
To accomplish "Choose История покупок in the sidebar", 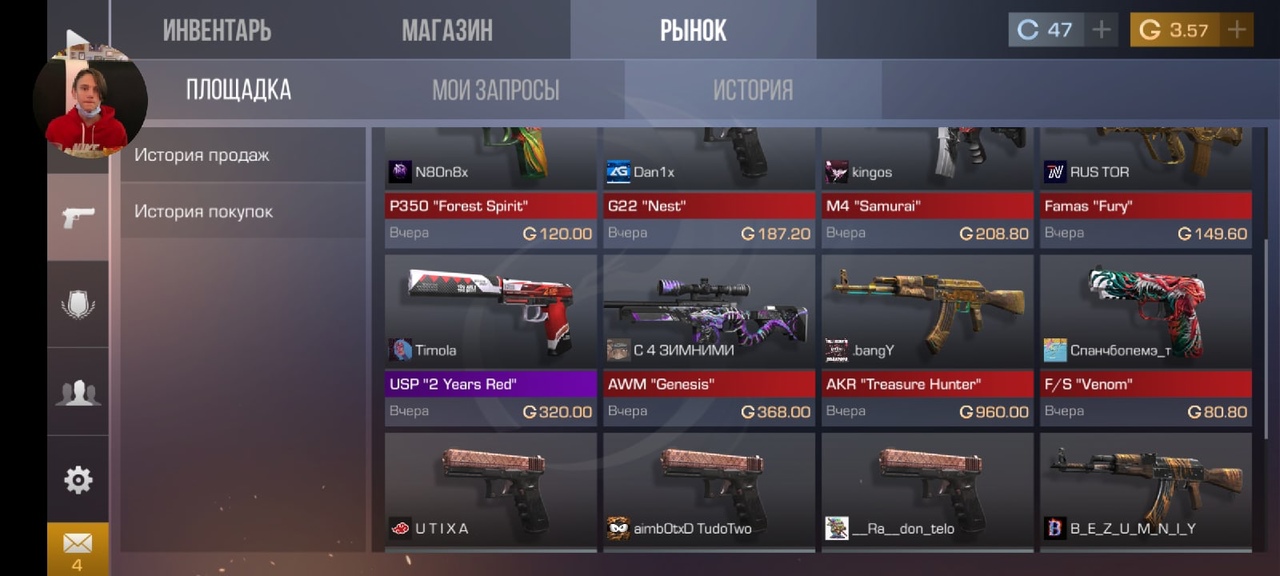I will click(x=204, y=211).
